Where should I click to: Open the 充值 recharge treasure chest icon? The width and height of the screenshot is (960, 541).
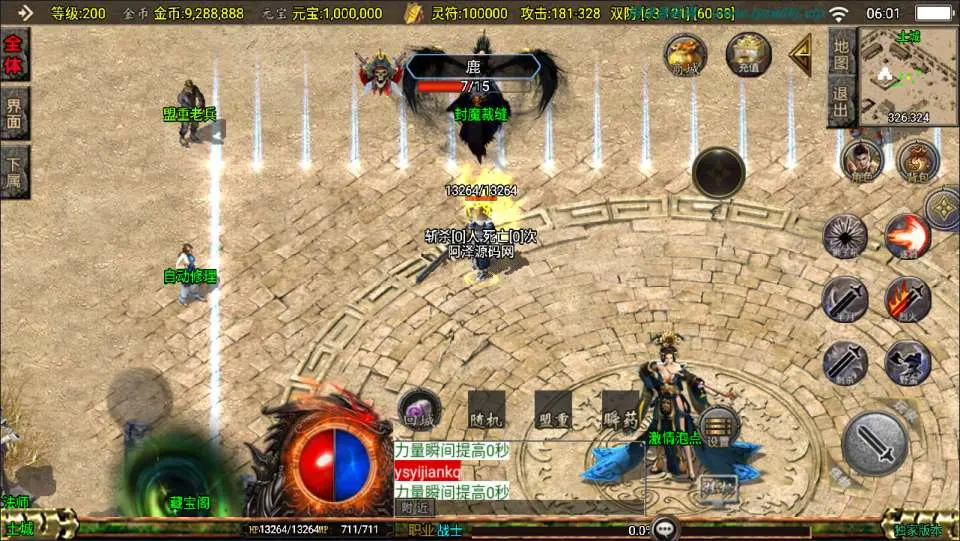click(749, 54)
